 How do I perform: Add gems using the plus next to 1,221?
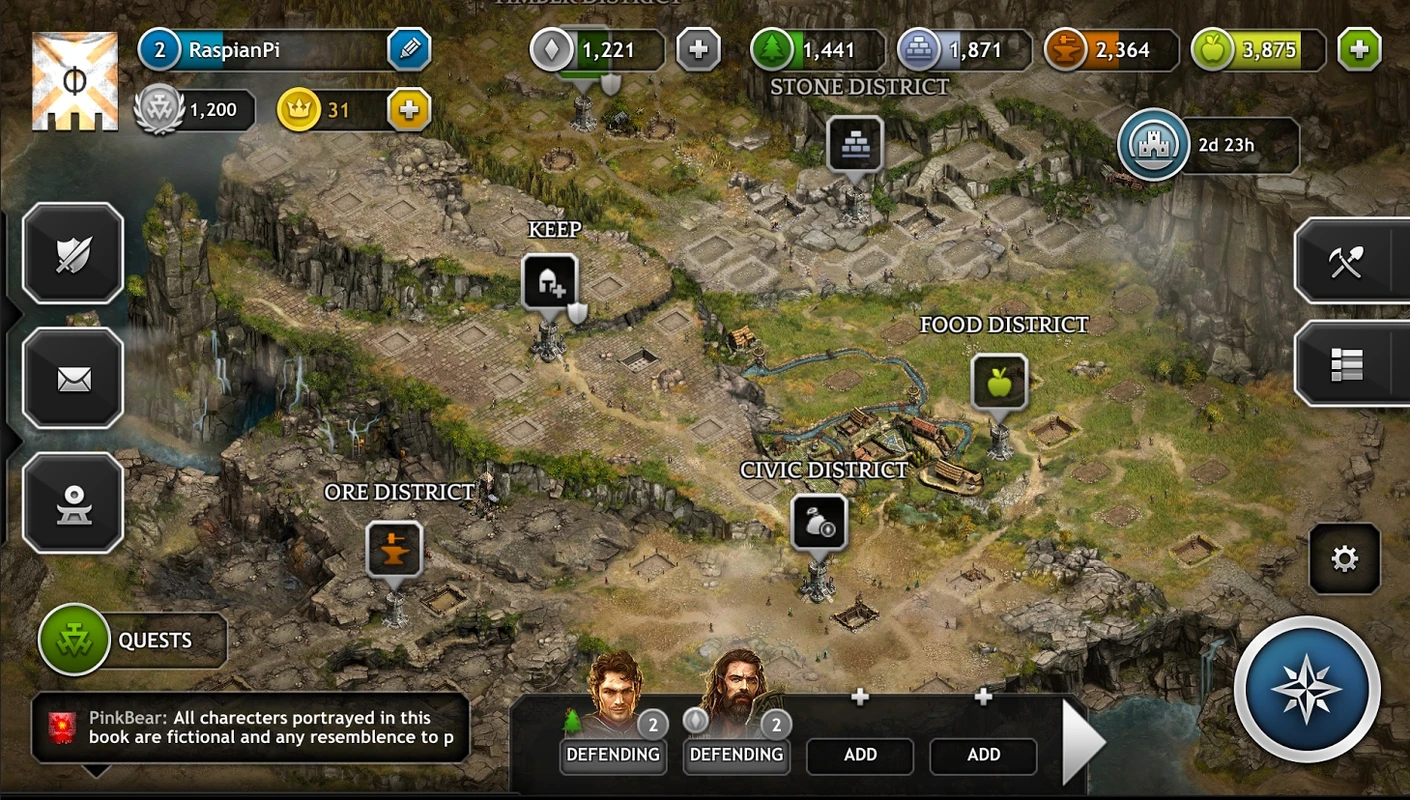[x=698, y=47]
